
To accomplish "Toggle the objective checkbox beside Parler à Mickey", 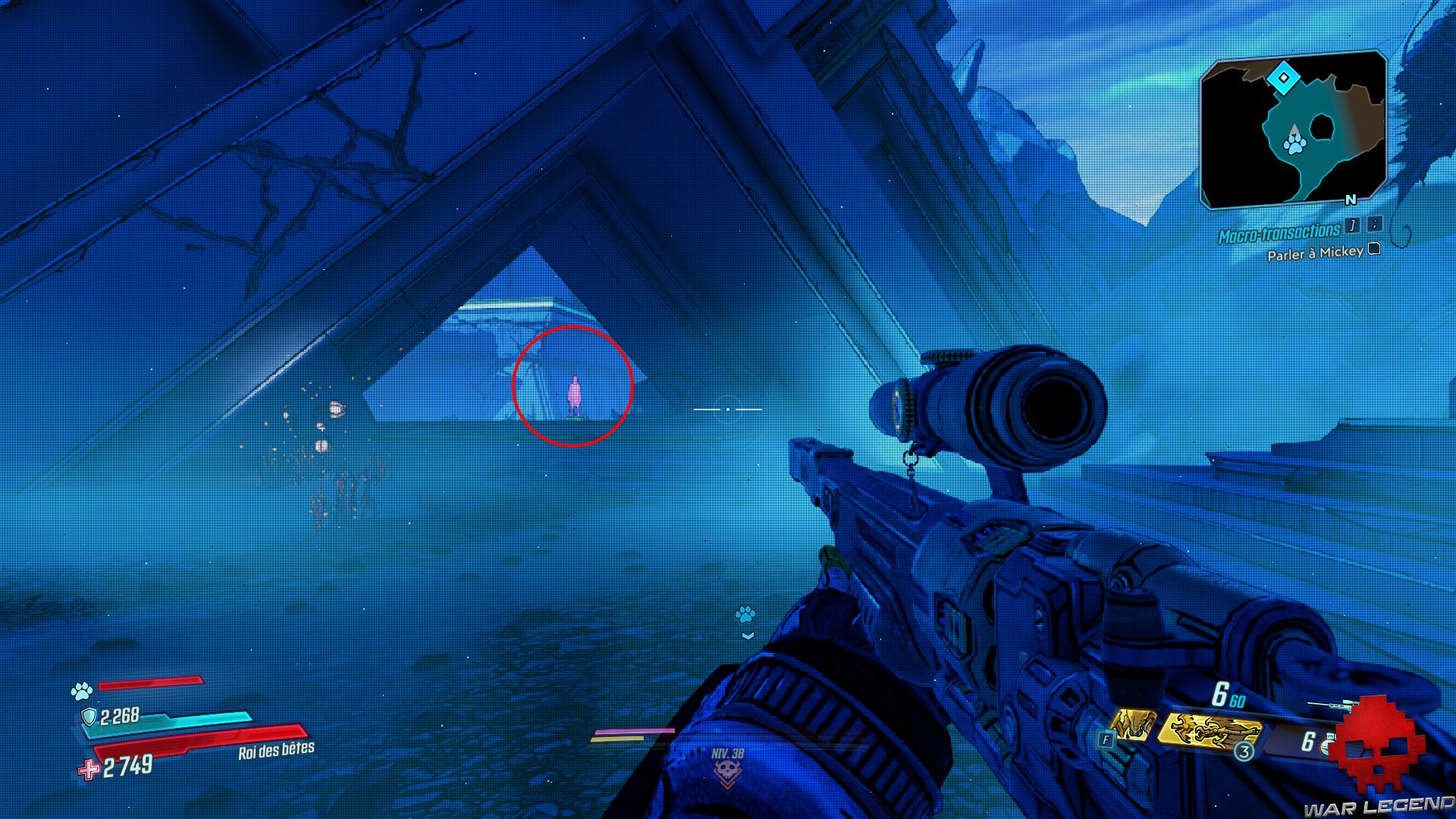I will click(1374, 249).
